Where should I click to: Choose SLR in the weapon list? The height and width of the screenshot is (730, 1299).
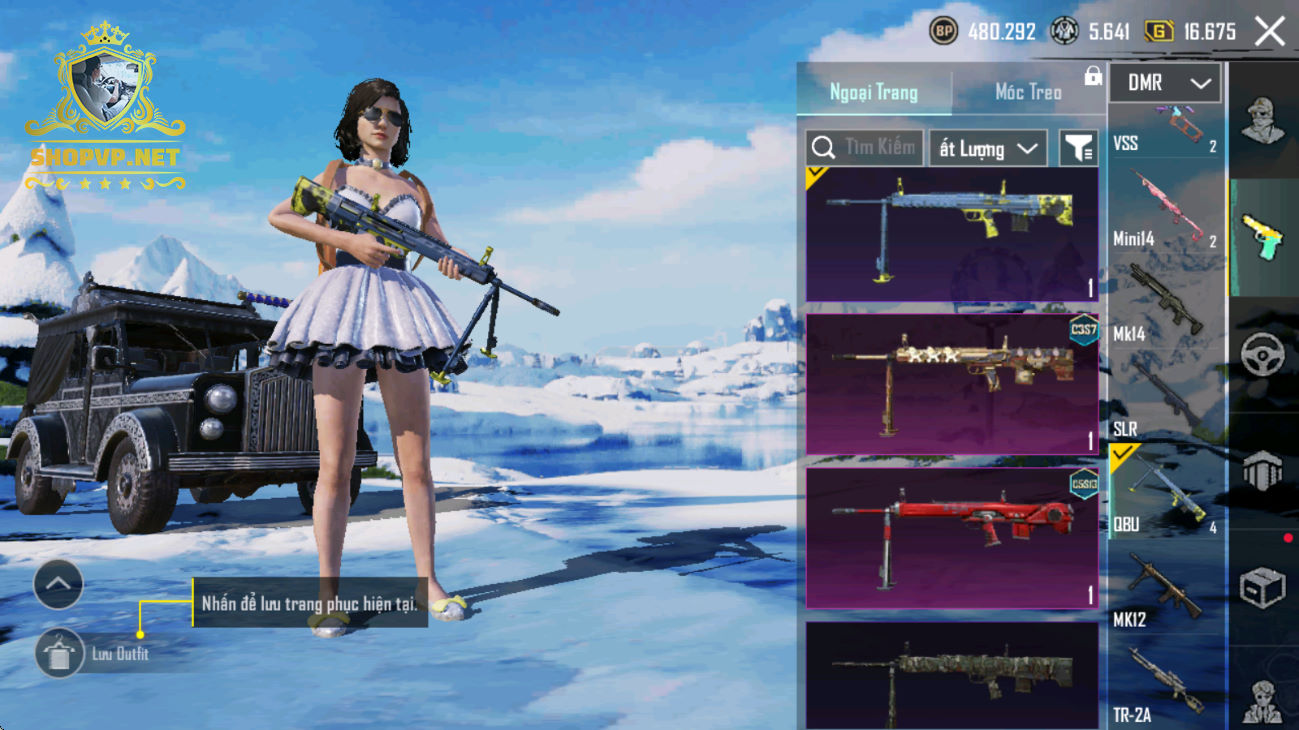(x=1166, y=400)
